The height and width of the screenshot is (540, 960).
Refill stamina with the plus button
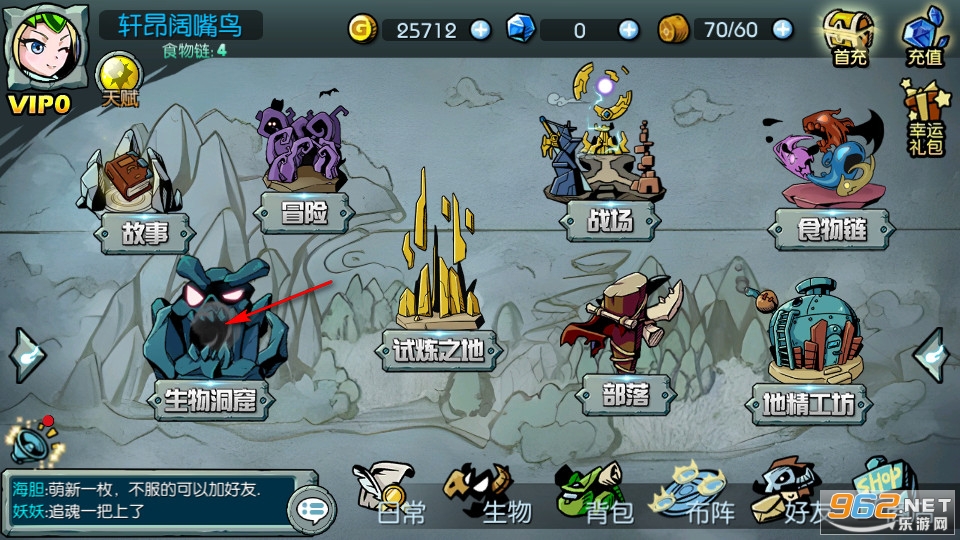point(783,30)
